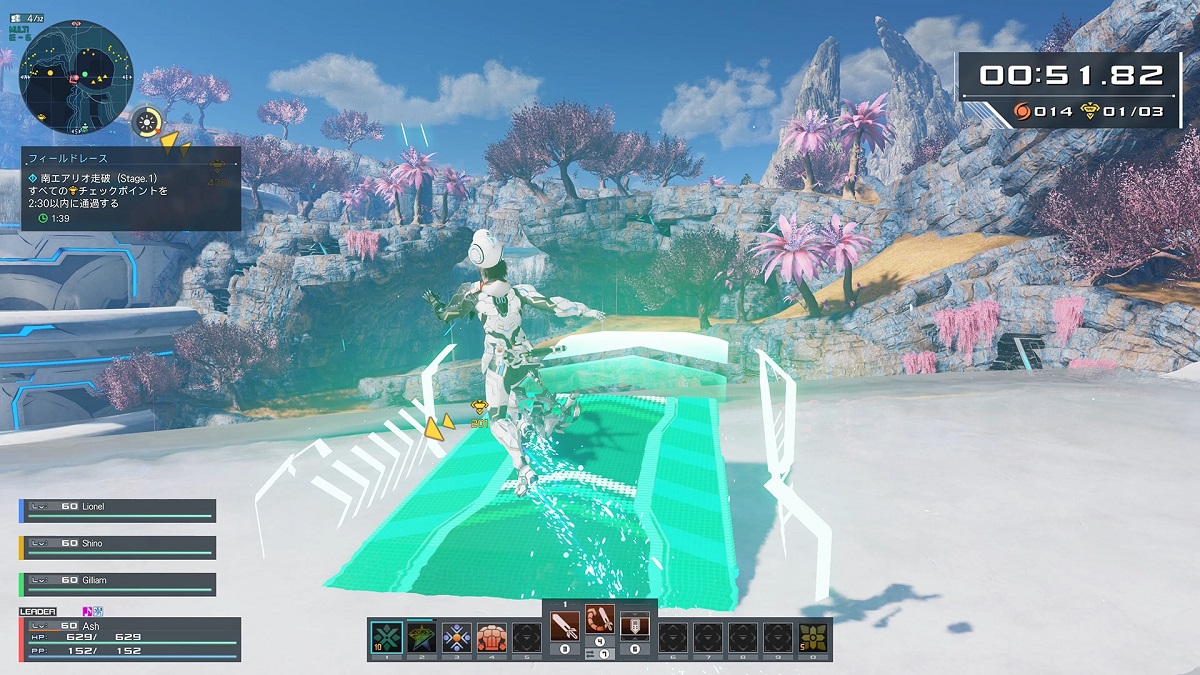Select party member Lionel's status bar
The height and width of the screenshot is (675, 1200).
pos(118,510)
